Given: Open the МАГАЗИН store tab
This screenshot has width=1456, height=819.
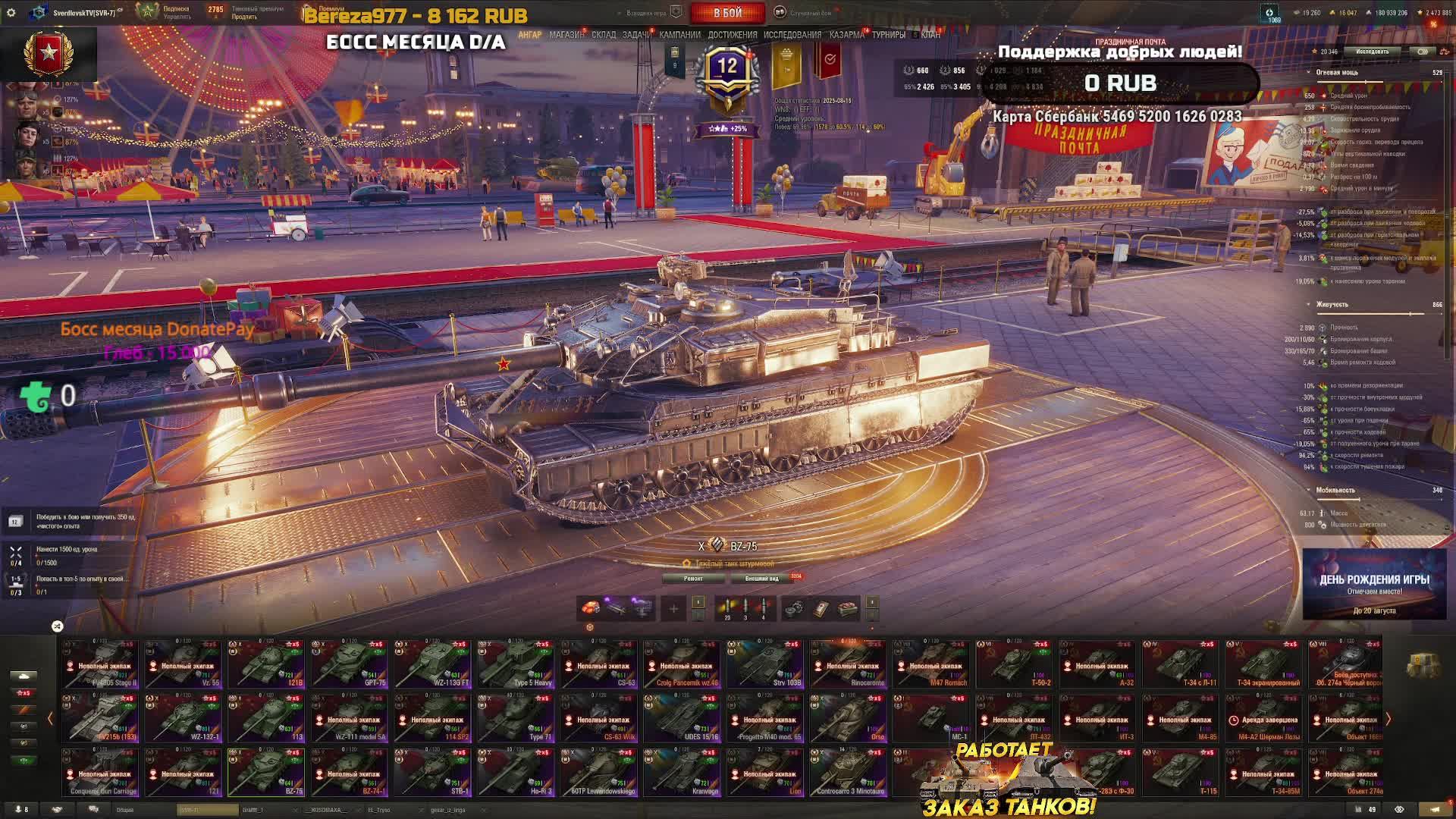Looking at the screenshot, I should click(566, 35).
